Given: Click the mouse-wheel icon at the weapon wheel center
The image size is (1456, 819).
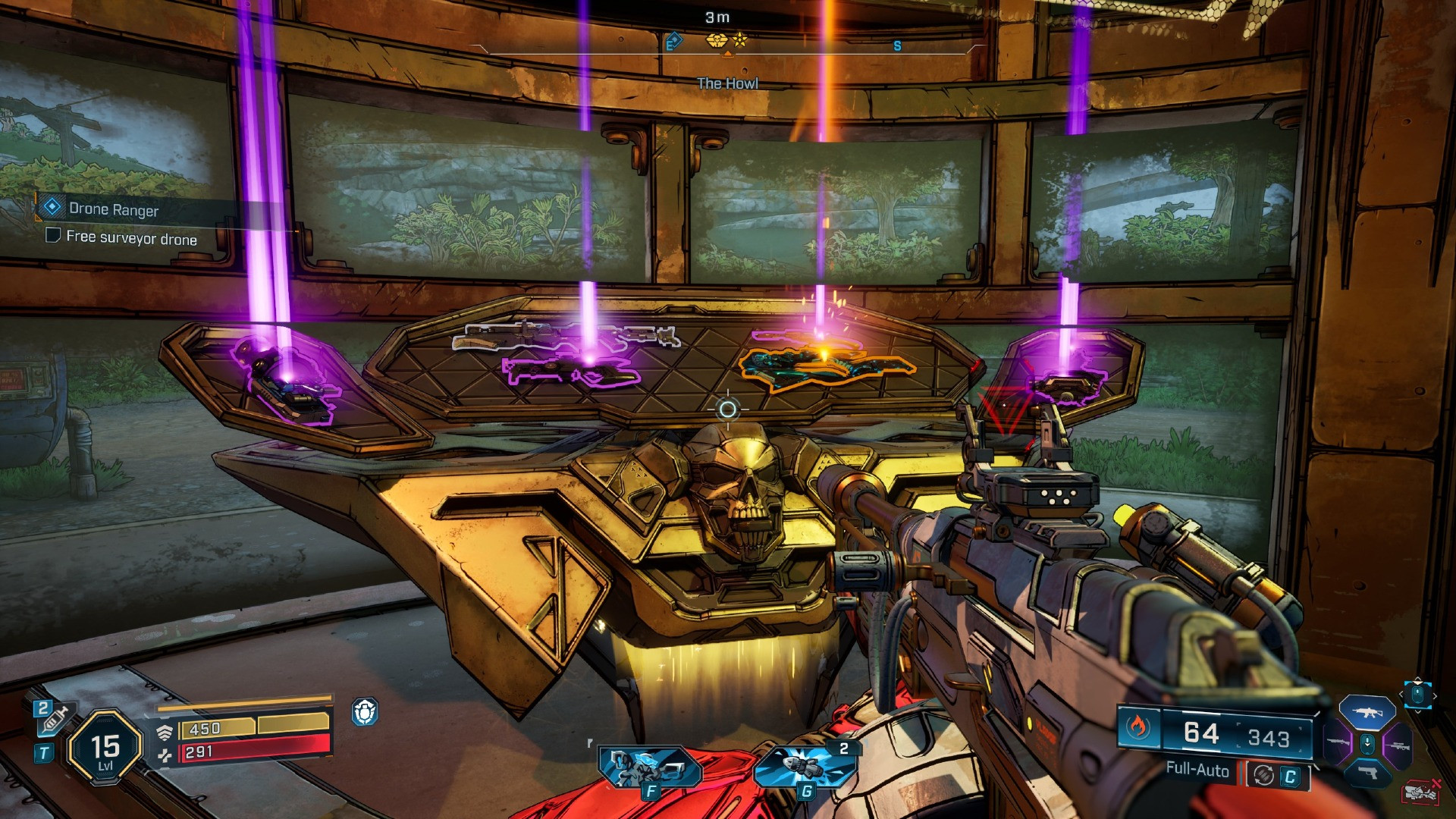Looking at the screenshot, I should [x=1367, y=743].
